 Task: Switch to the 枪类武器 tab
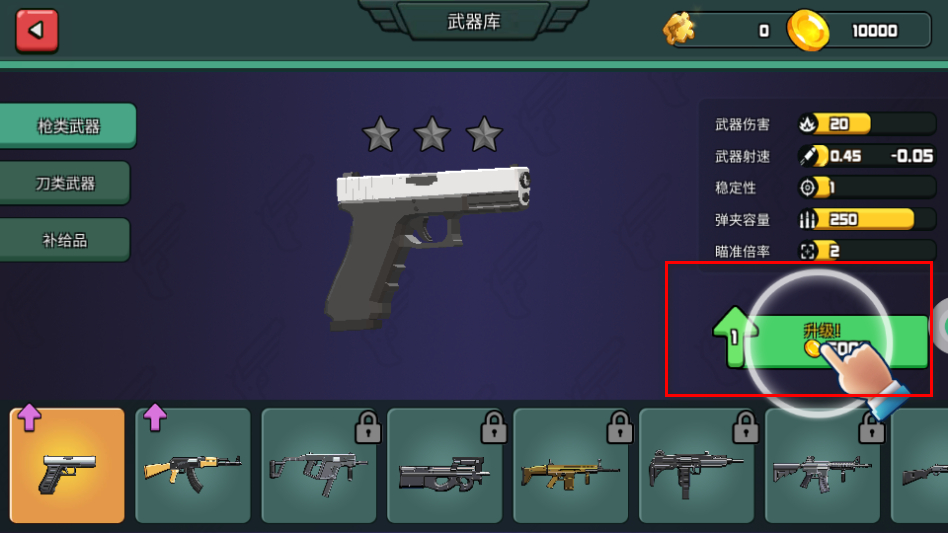pyautogui.click(x=68, y=126)
